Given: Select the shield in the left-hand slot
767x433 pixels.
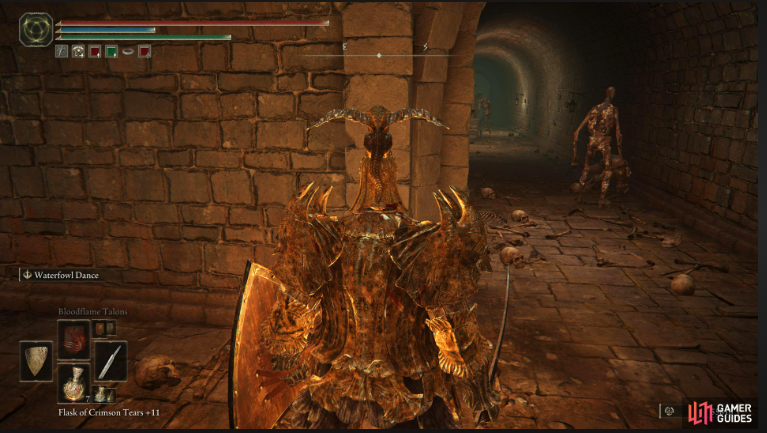Looking at the screenshot, I should (x=36, y=361).
